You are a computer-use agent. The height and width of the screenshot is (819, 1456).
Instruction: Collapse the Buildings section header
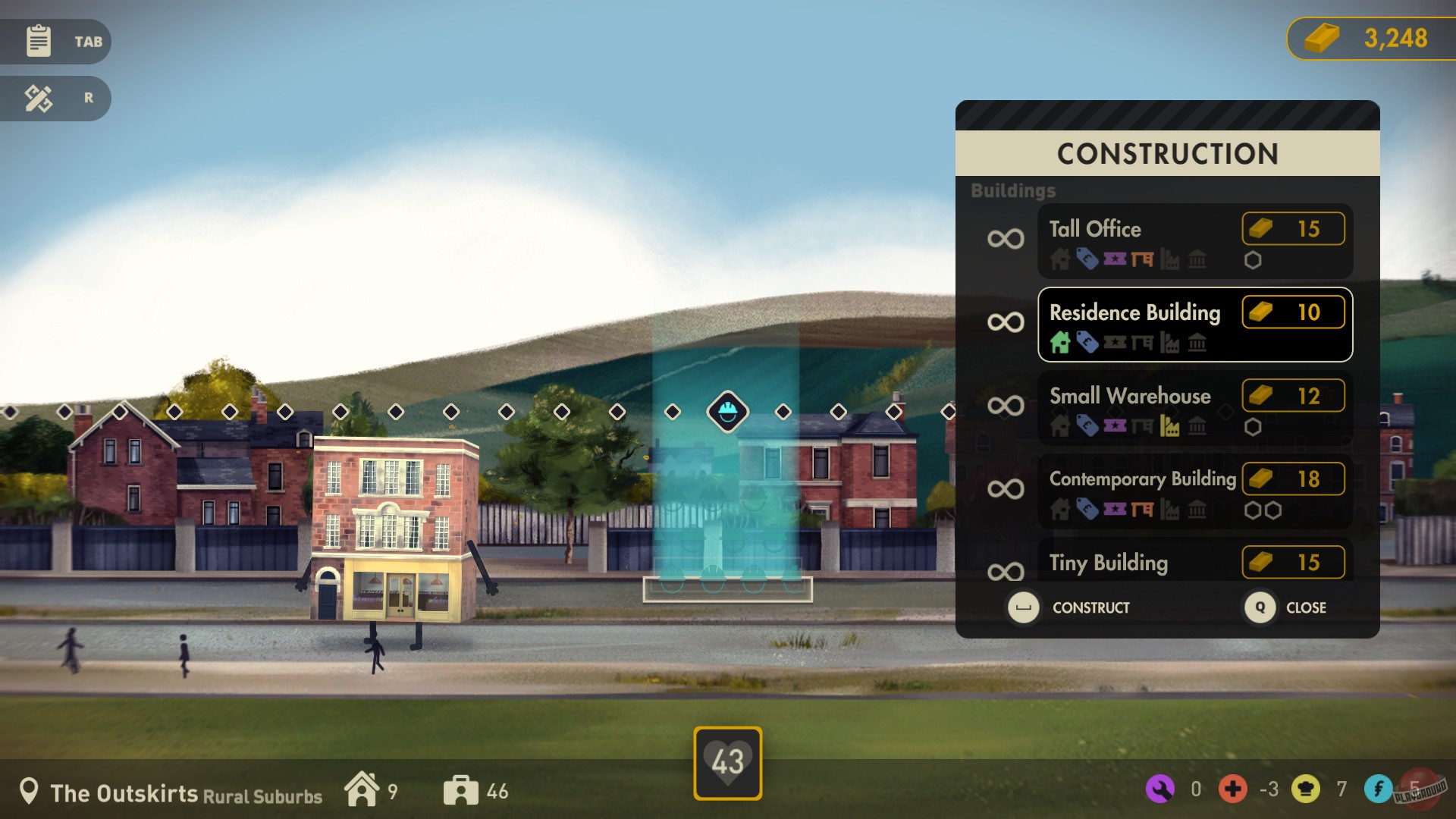(x=1014, y=191)
